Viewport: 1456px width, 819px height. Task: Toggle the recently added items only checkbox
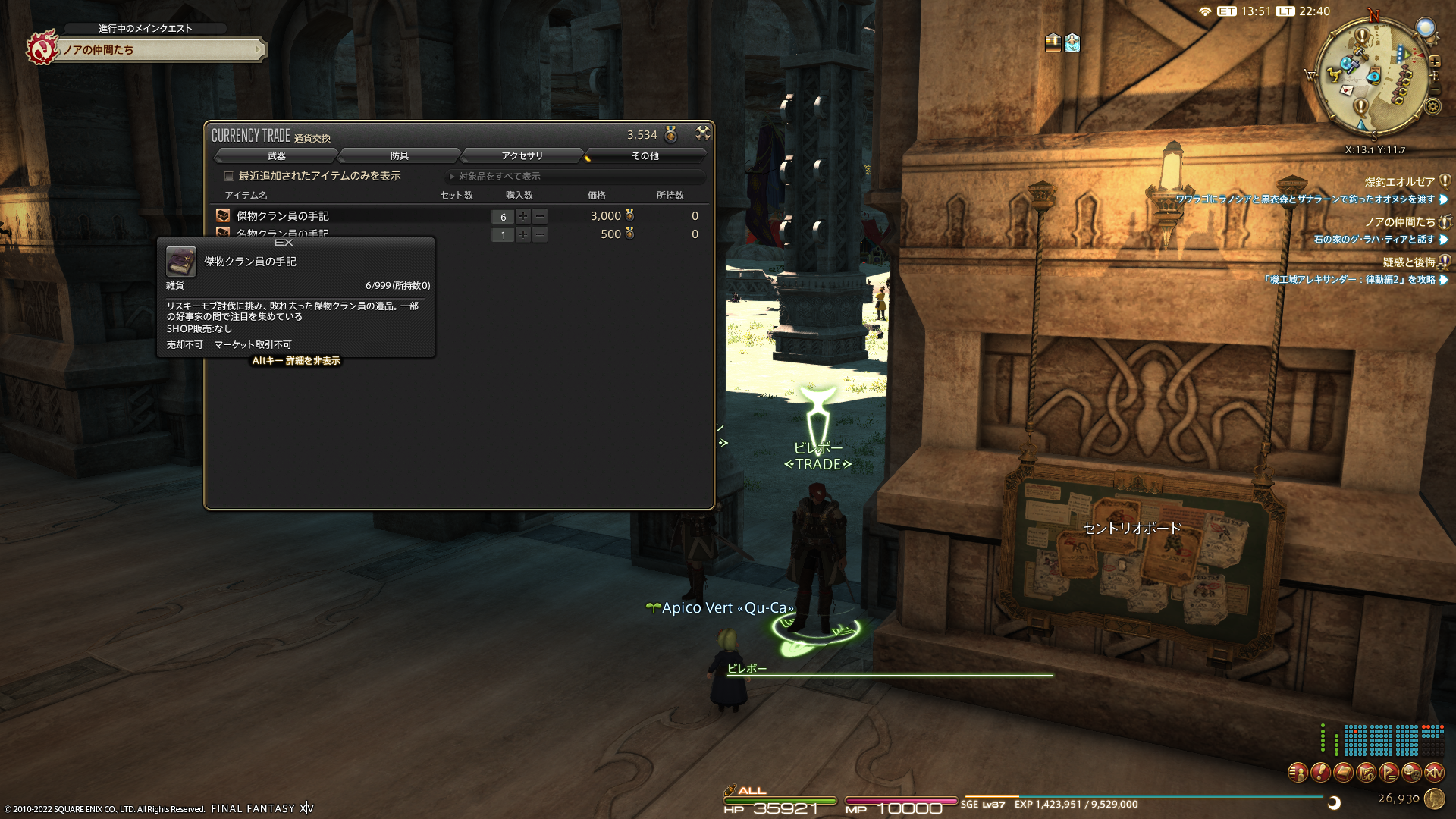tap(228, 176)
